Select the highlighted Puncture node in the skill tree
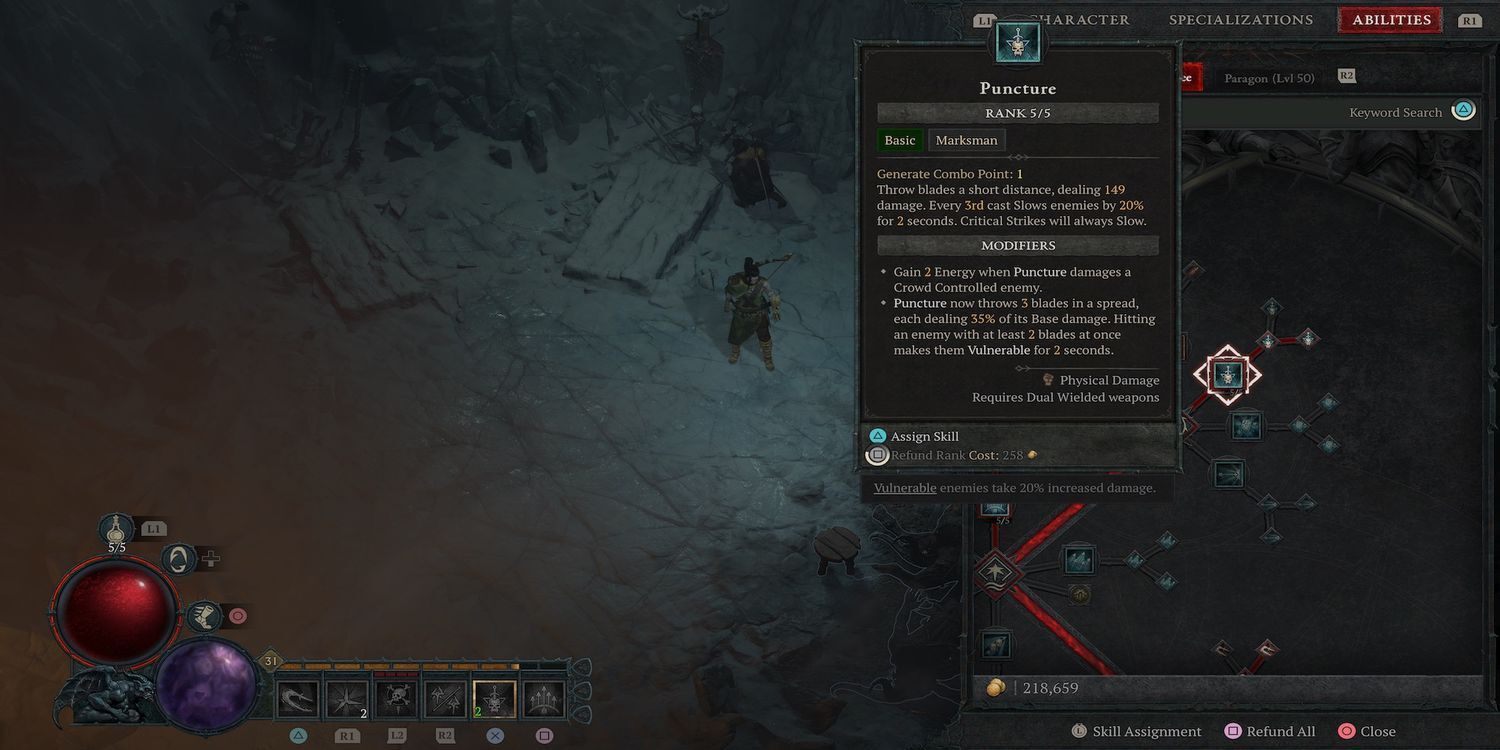Image resolution: width=1500 pixels, height=750 pixels. click(1227, 374)
